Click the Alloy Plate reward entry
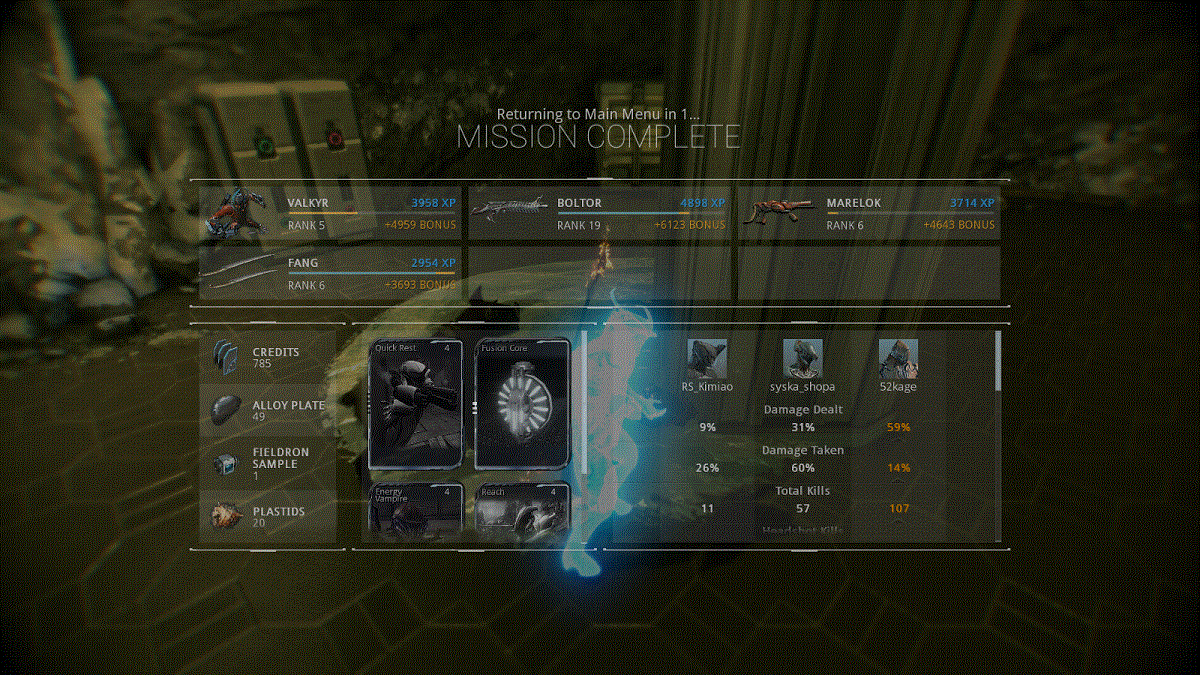 click(x=267, y=411)
